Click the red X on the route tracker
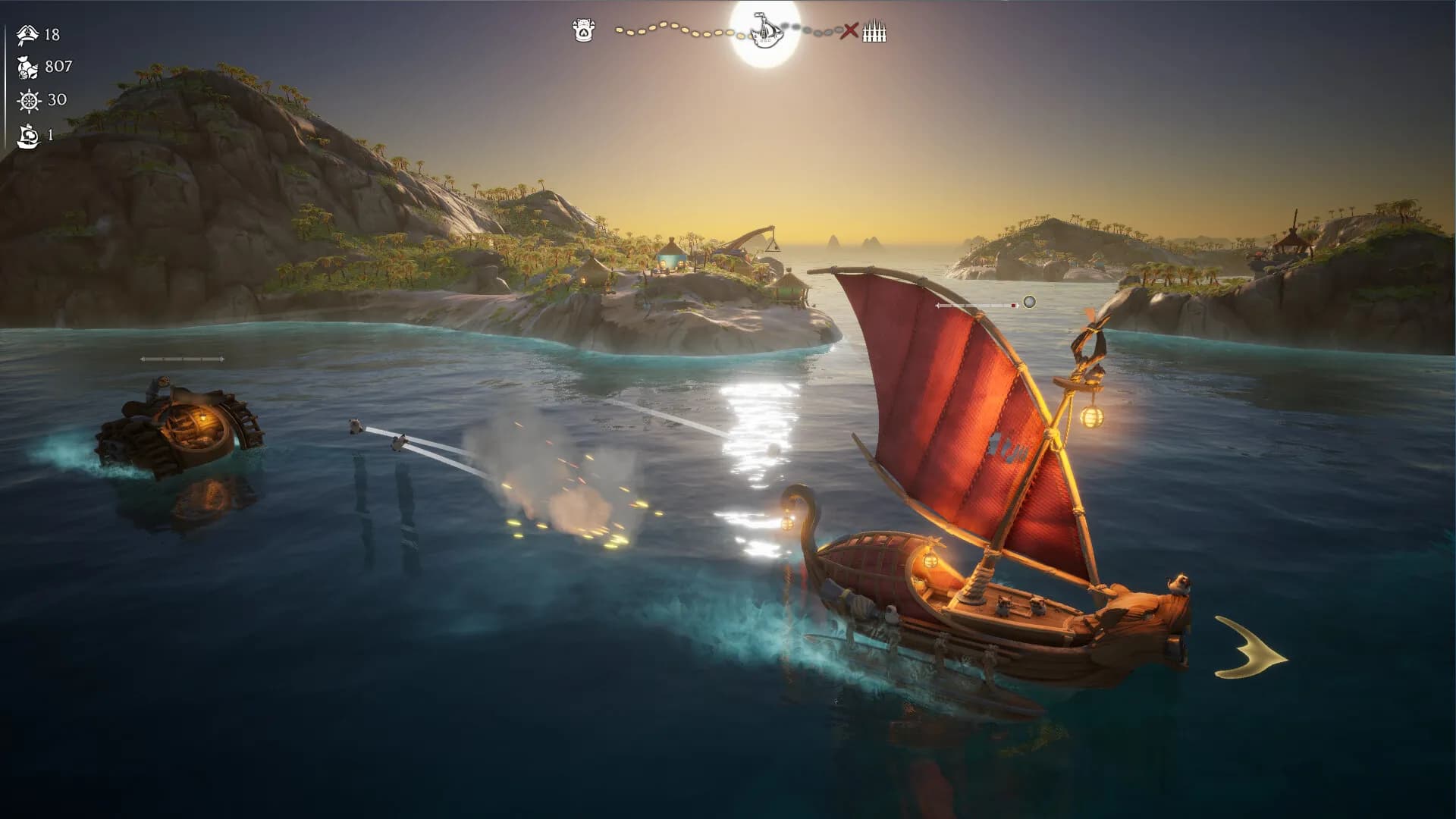The width and height of the screenshot is (1456, 819). 850,31
